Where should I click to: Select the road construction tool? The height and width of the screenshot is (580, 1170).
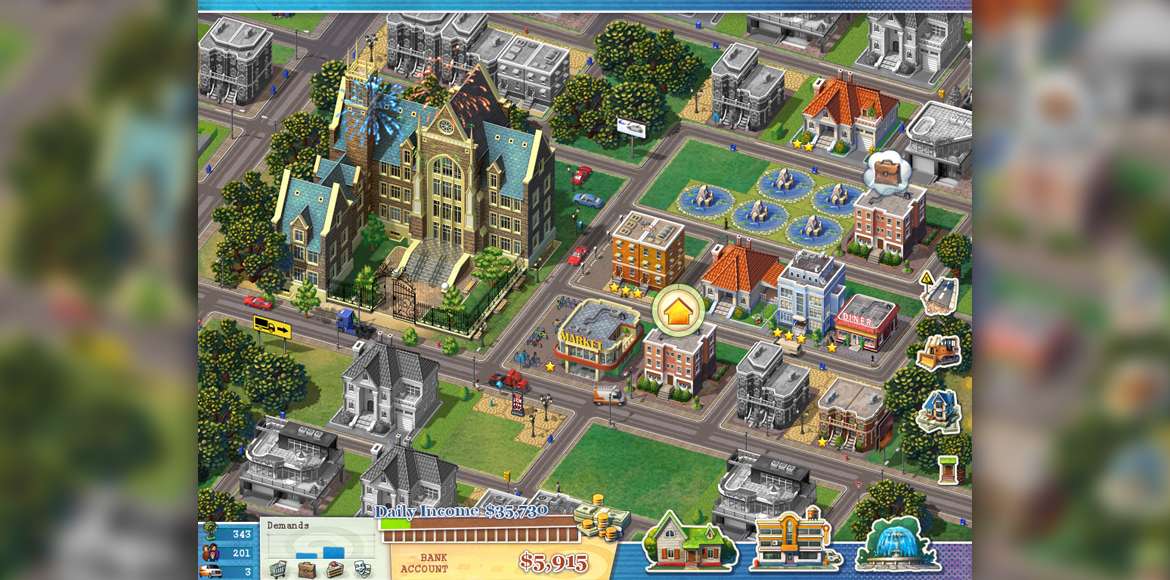tap(940, 296)
